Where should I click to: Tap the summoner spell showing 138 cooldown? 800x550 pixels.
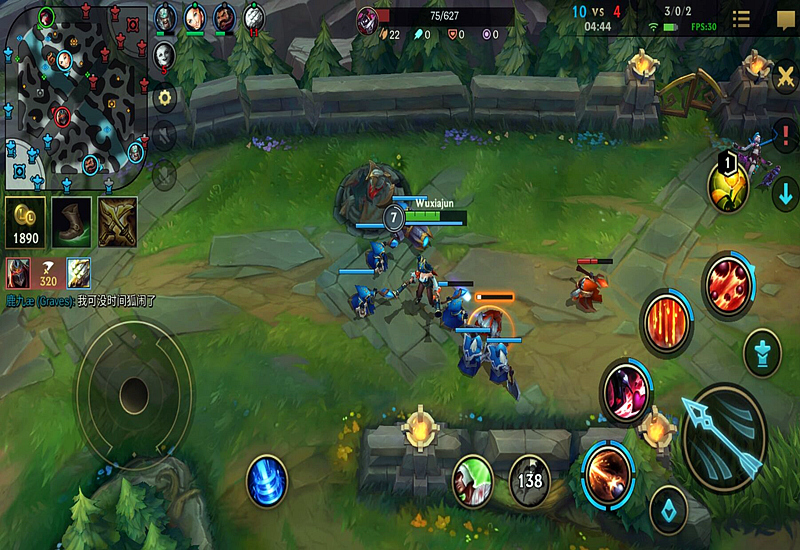(529, 480)
